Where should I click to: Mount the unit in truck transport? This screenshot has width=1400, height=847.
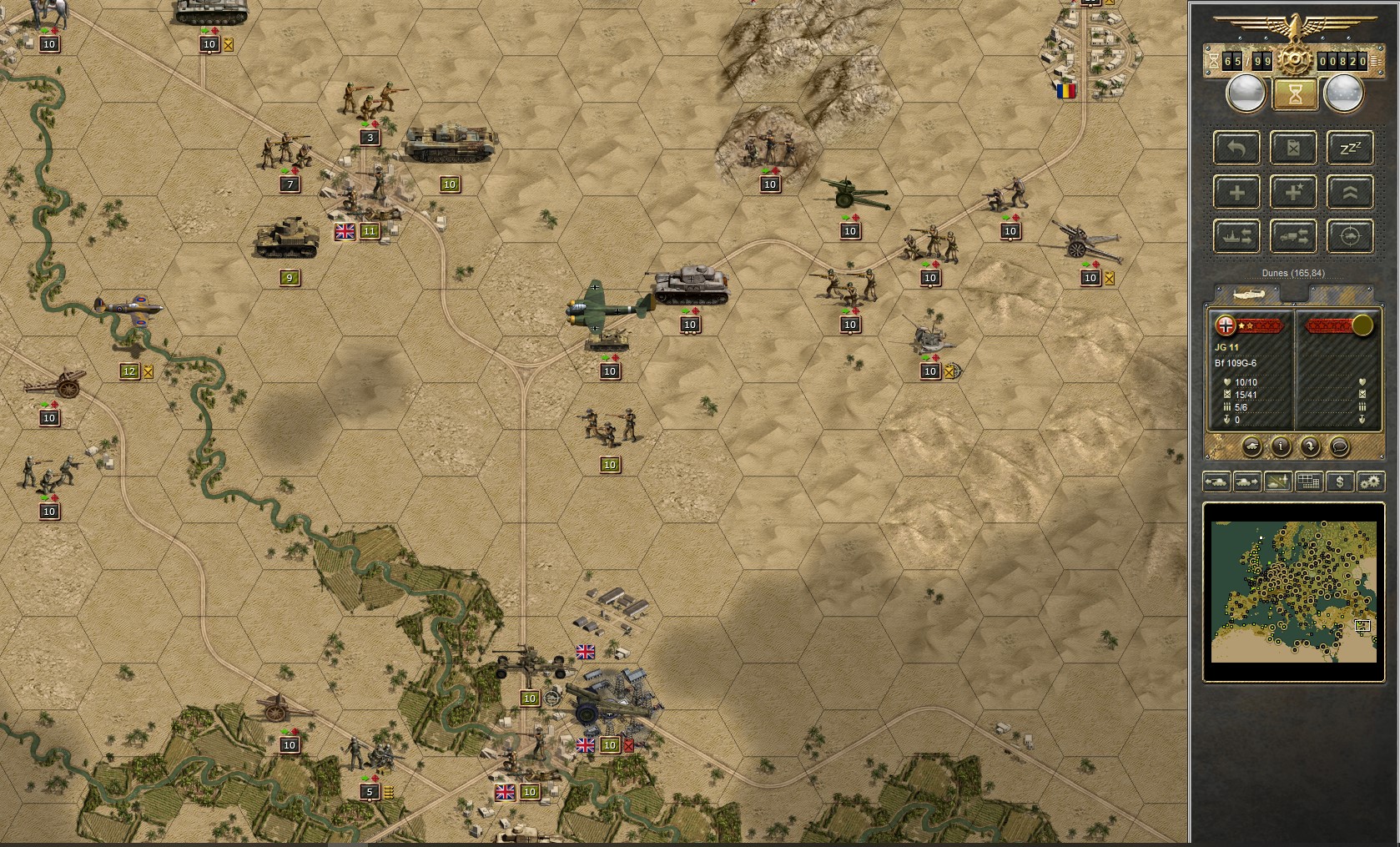pyautogui.click(x=1294, y=236)
